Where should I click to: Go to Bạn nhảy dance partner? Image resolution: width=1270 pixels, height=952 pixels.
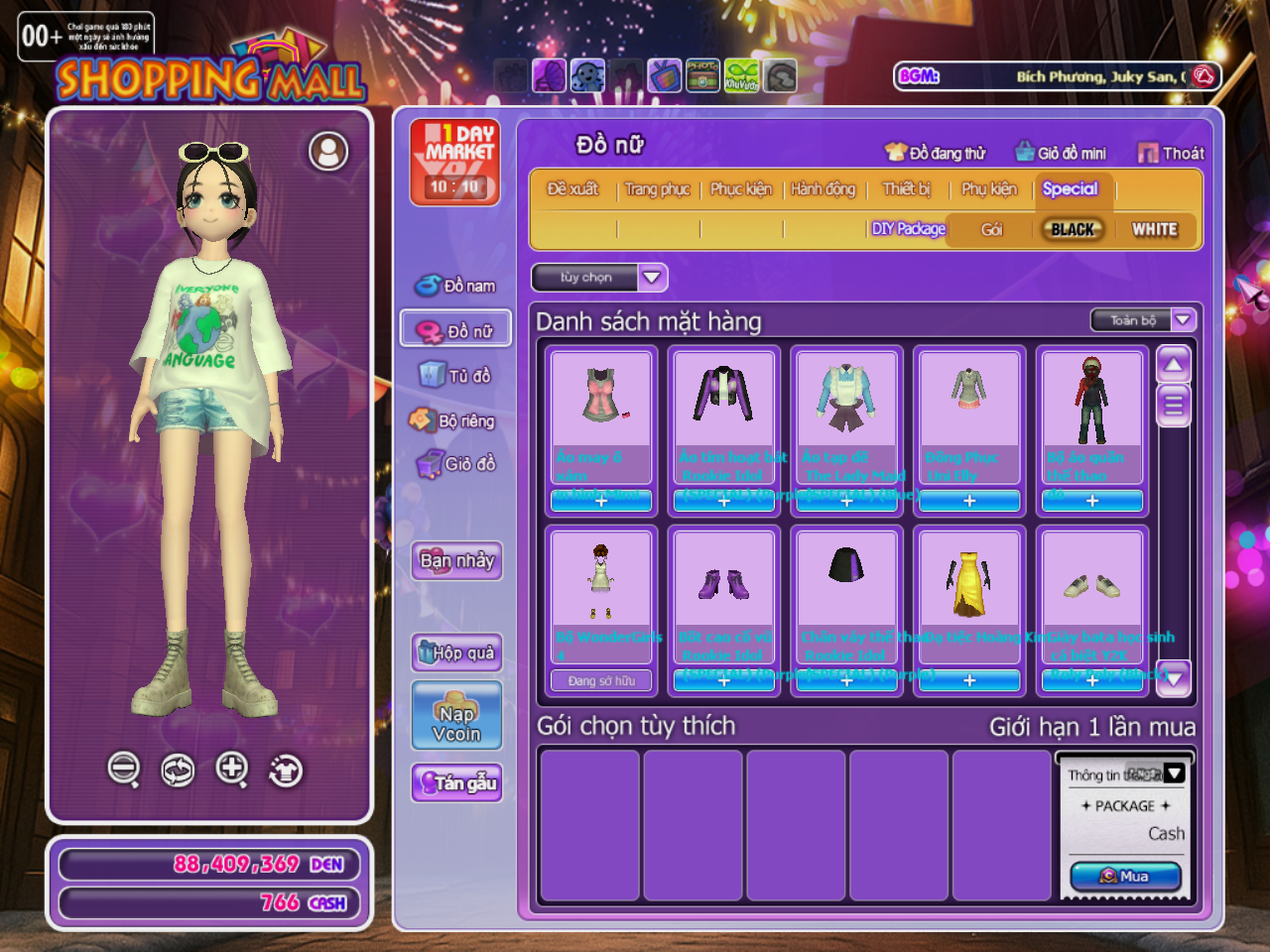click(456, 560)
